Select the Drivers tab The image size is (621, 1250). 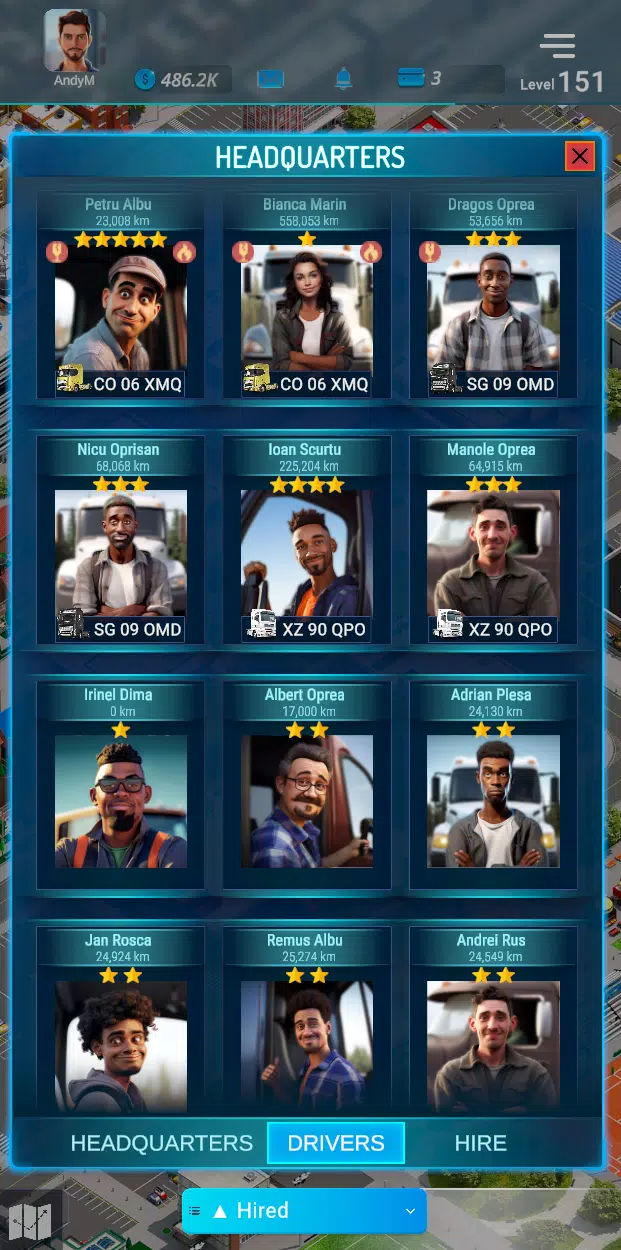(x=336, y=1143)
